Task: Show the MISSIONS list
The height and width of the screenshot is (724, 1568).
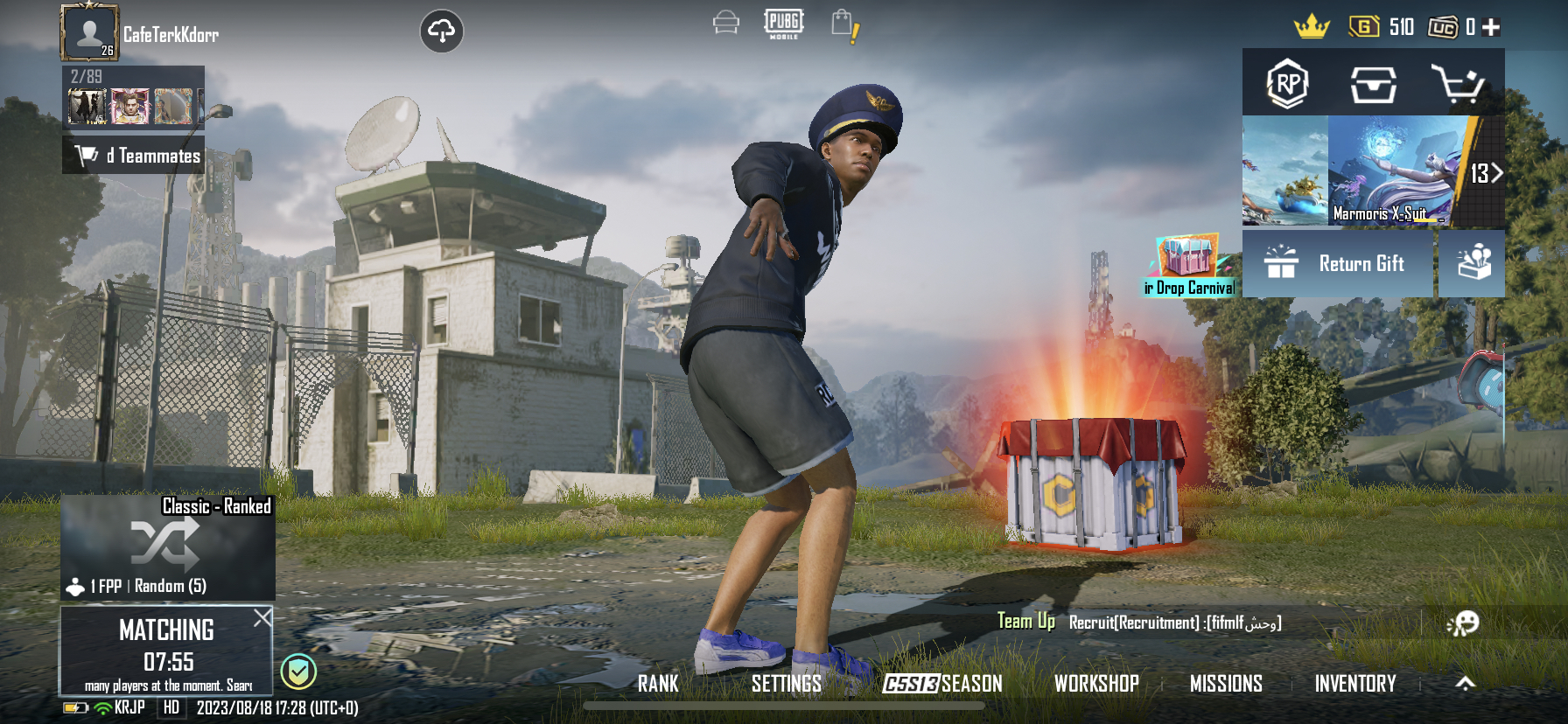Action: pos(1226,684)
